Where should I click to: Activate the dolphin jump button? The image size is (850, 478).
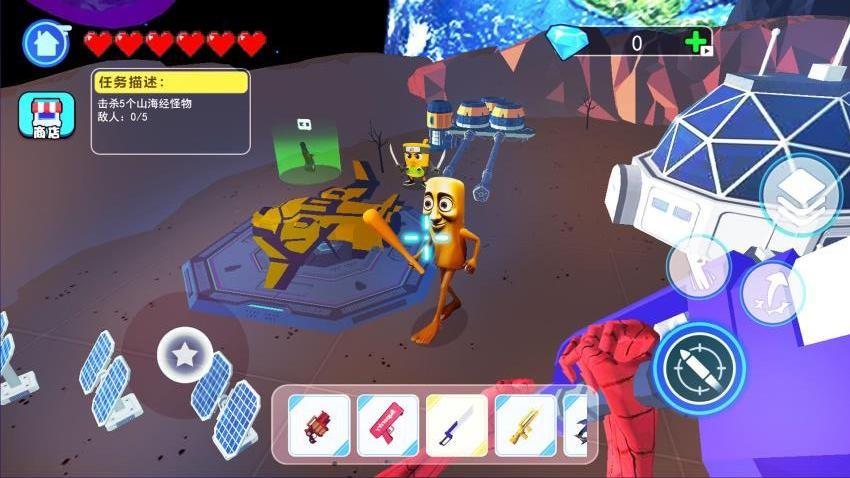click(772, 292)
